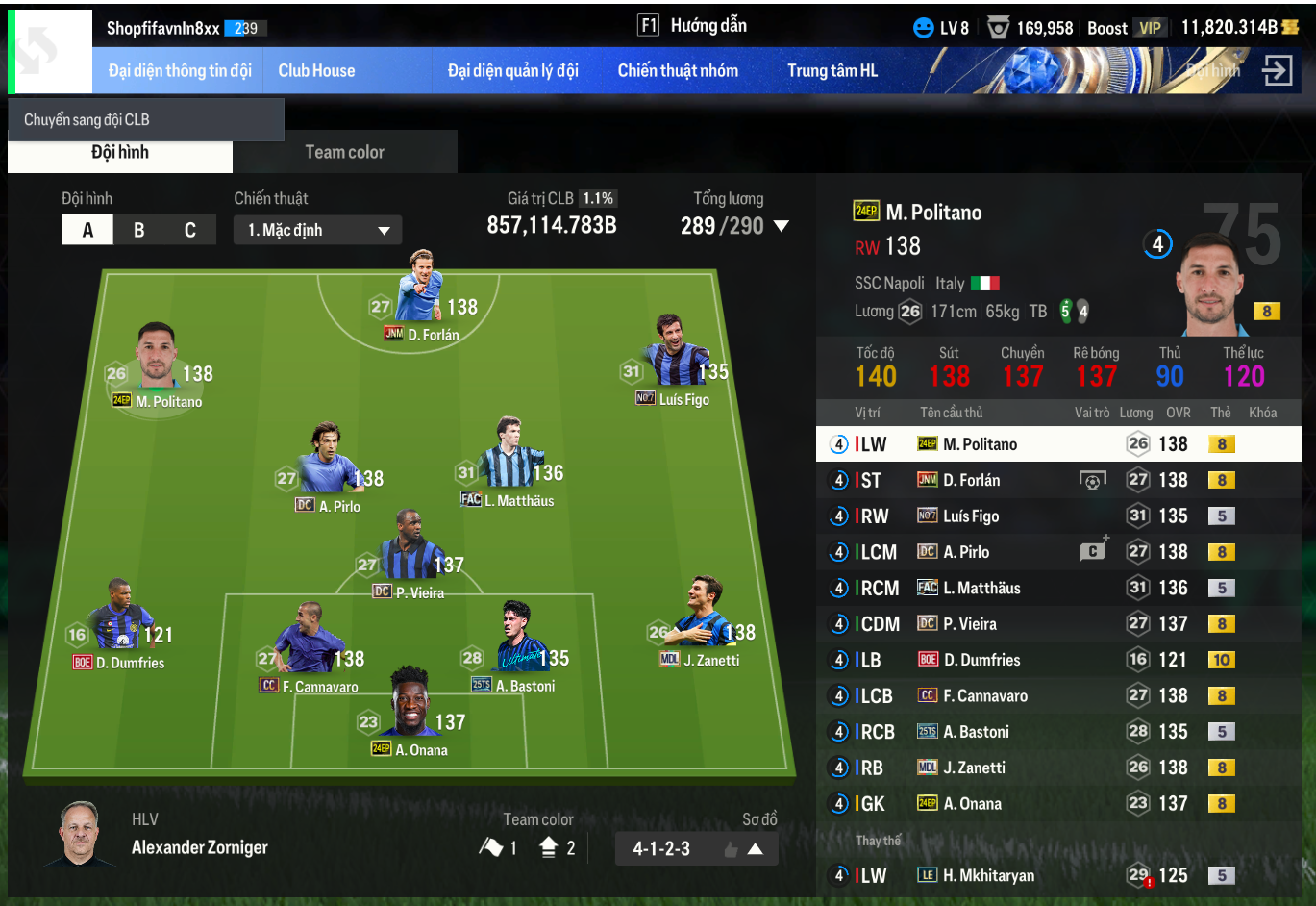Open Đại diện thông tin đội menu
Viewport: 1316px width, 906px height.
(x=180, y=71)
